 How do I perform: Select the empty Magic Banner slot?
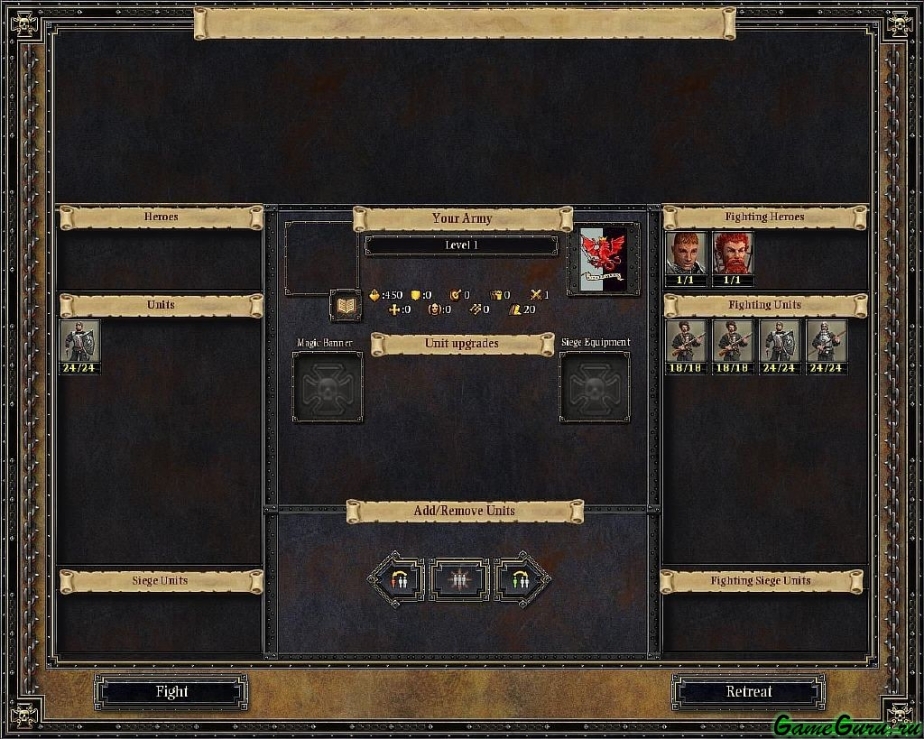(327, 387)
